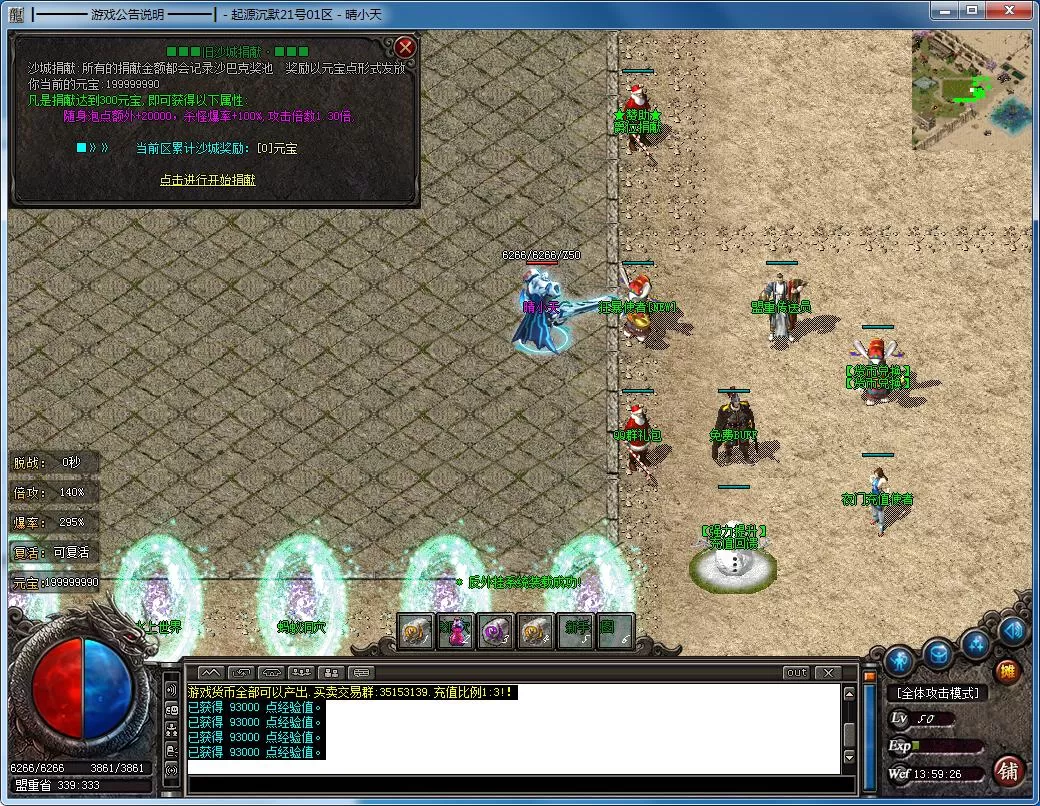Close the chat panel with its X button

[x=827, y=673]
